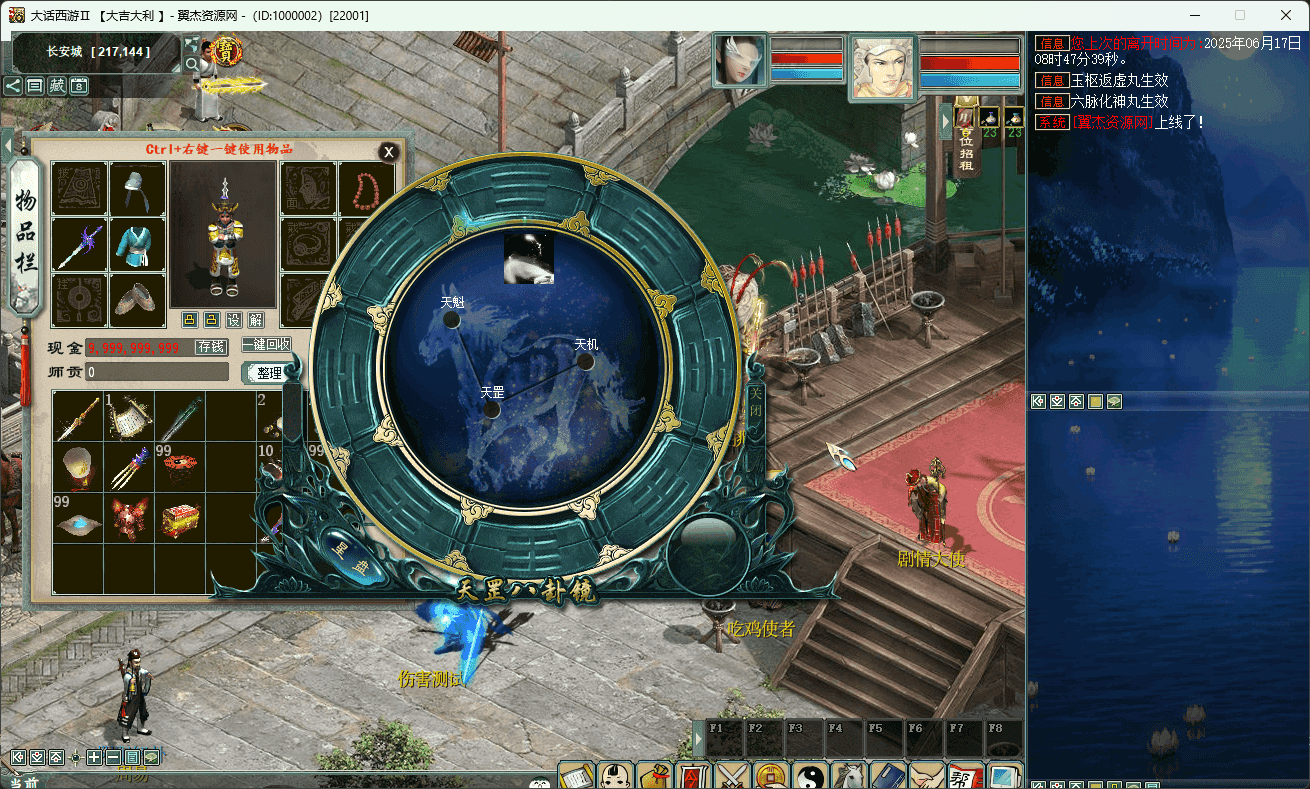Select the 天魁 star node

coord(452,319)
